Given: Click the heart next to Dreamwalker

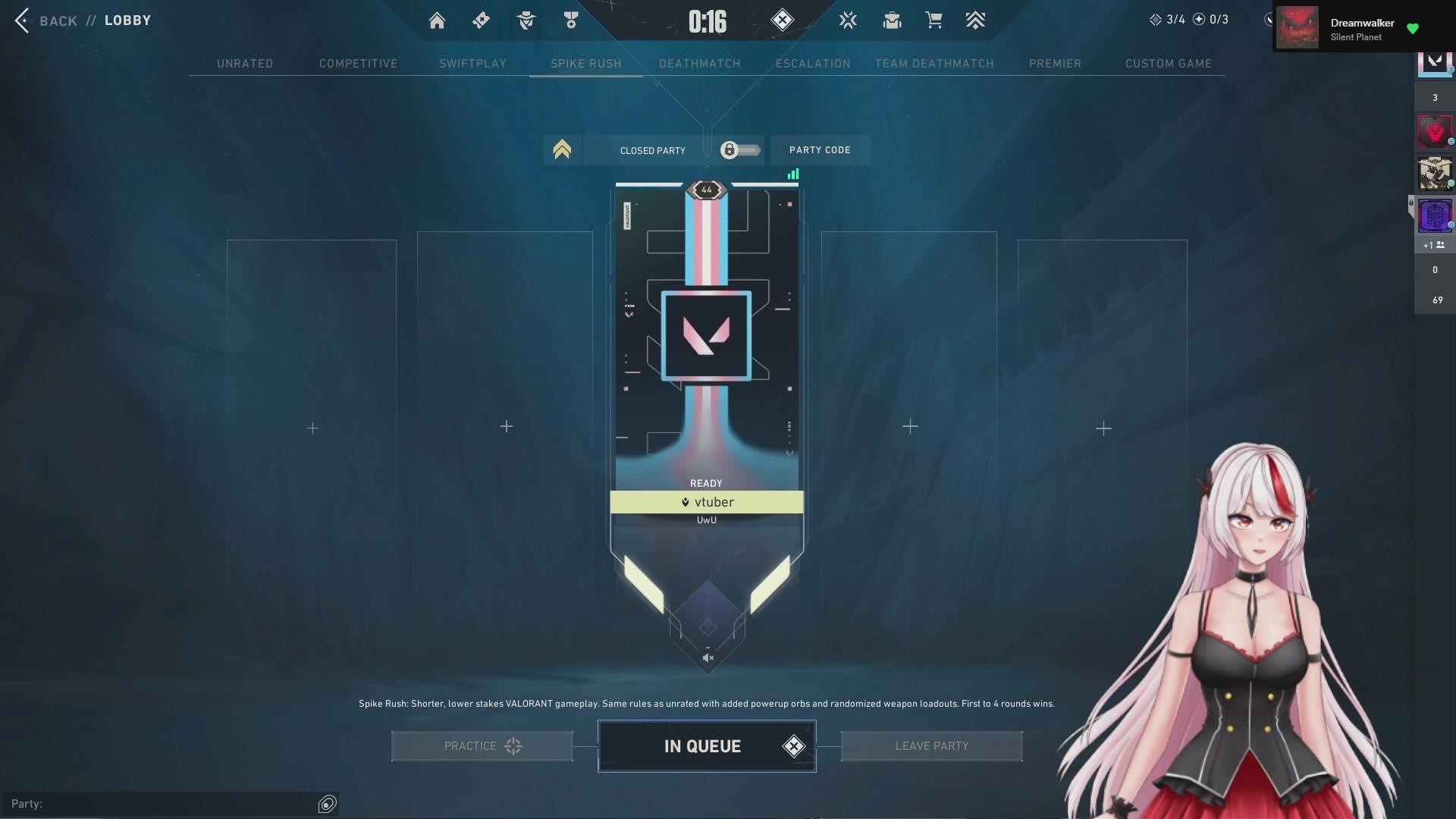Looking at the screenshot, I should click(x=1413, y=28).
